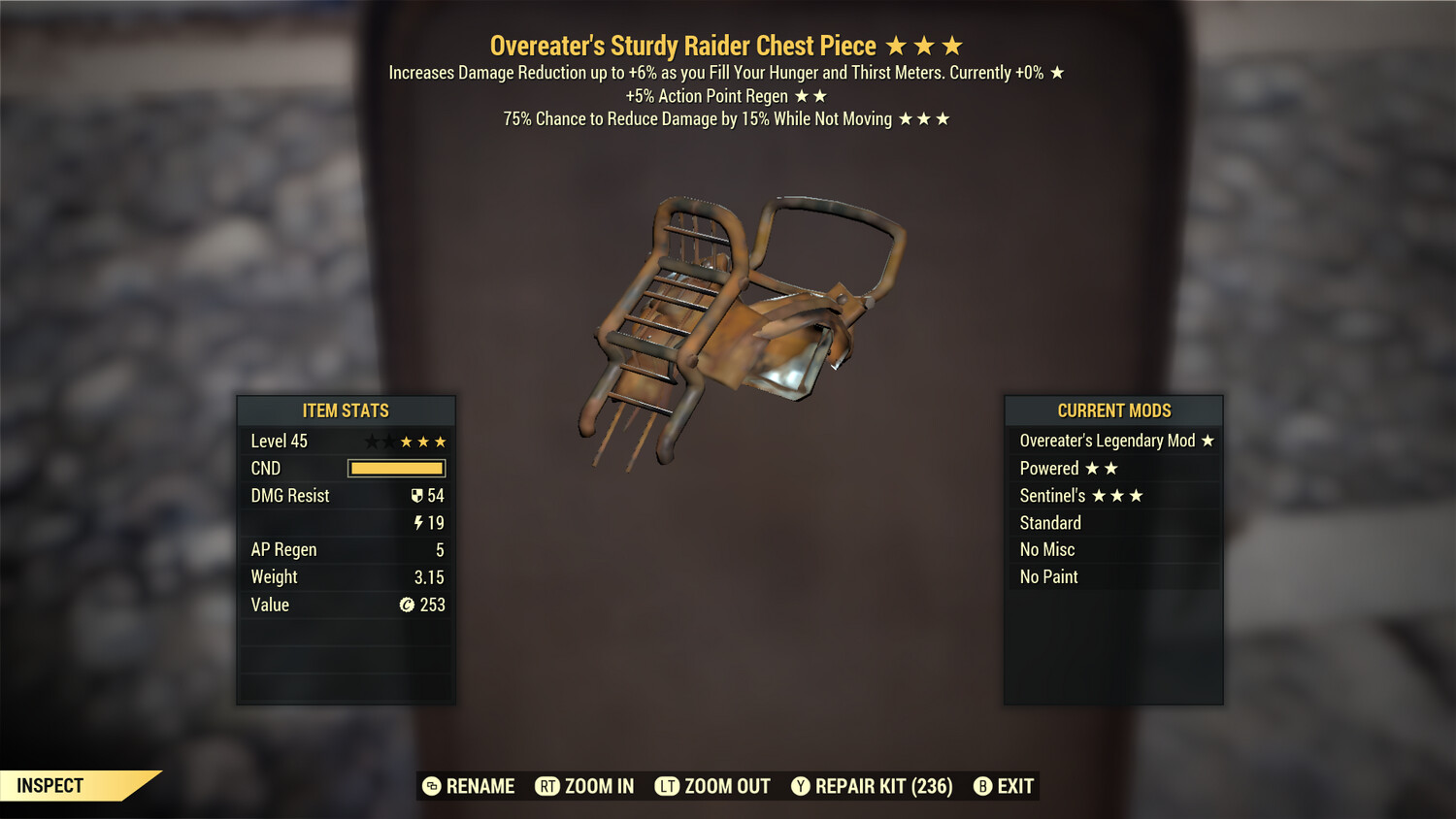Select the stars next to Level 45
The image size is (1456, 819).
(x=406, y=441)
